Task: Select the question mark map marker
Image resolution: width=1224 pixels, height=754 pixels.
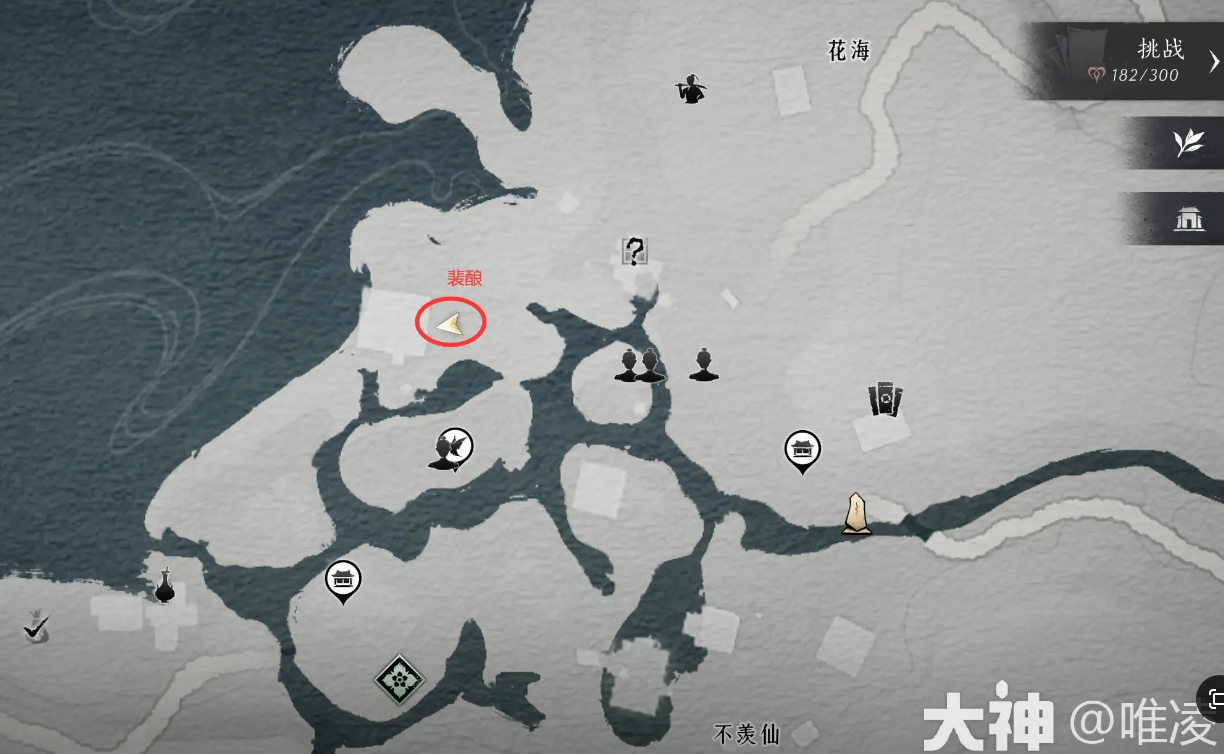Action: click(634, 251)
